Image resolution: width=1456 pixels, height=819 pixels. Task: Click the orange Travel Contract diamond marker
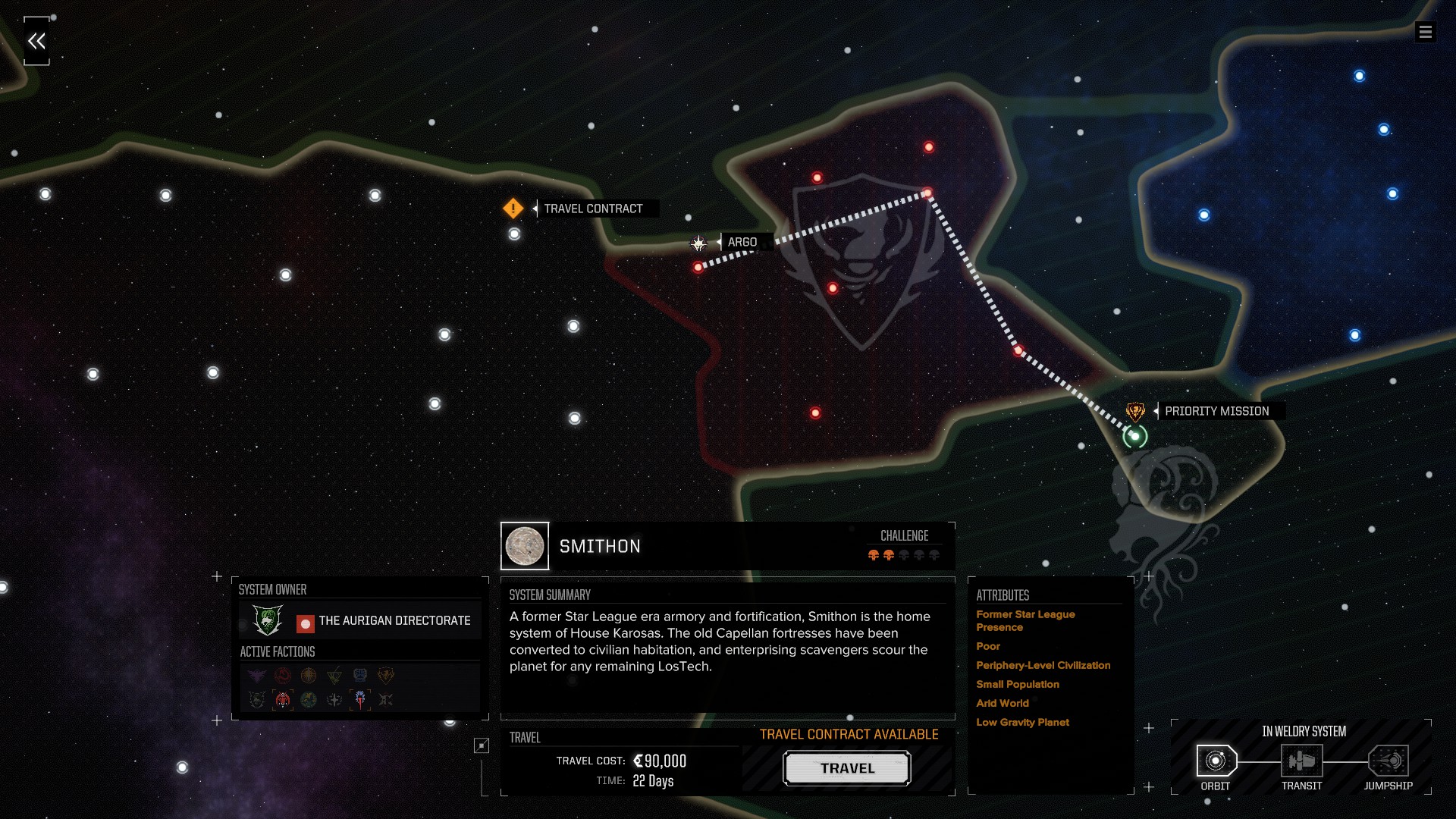click(x=513, y=209)
